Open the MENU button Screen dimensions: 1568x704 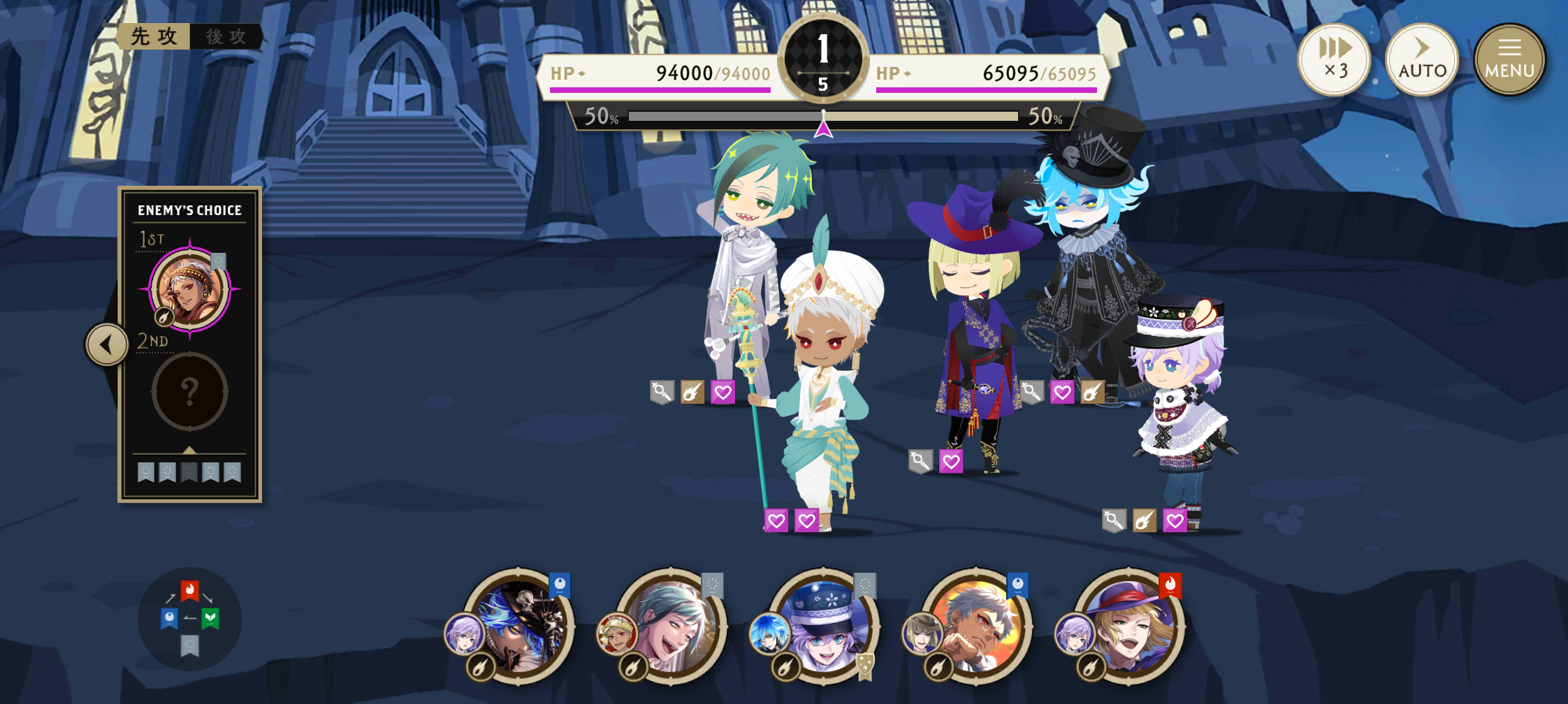[x=1509, y=59]
